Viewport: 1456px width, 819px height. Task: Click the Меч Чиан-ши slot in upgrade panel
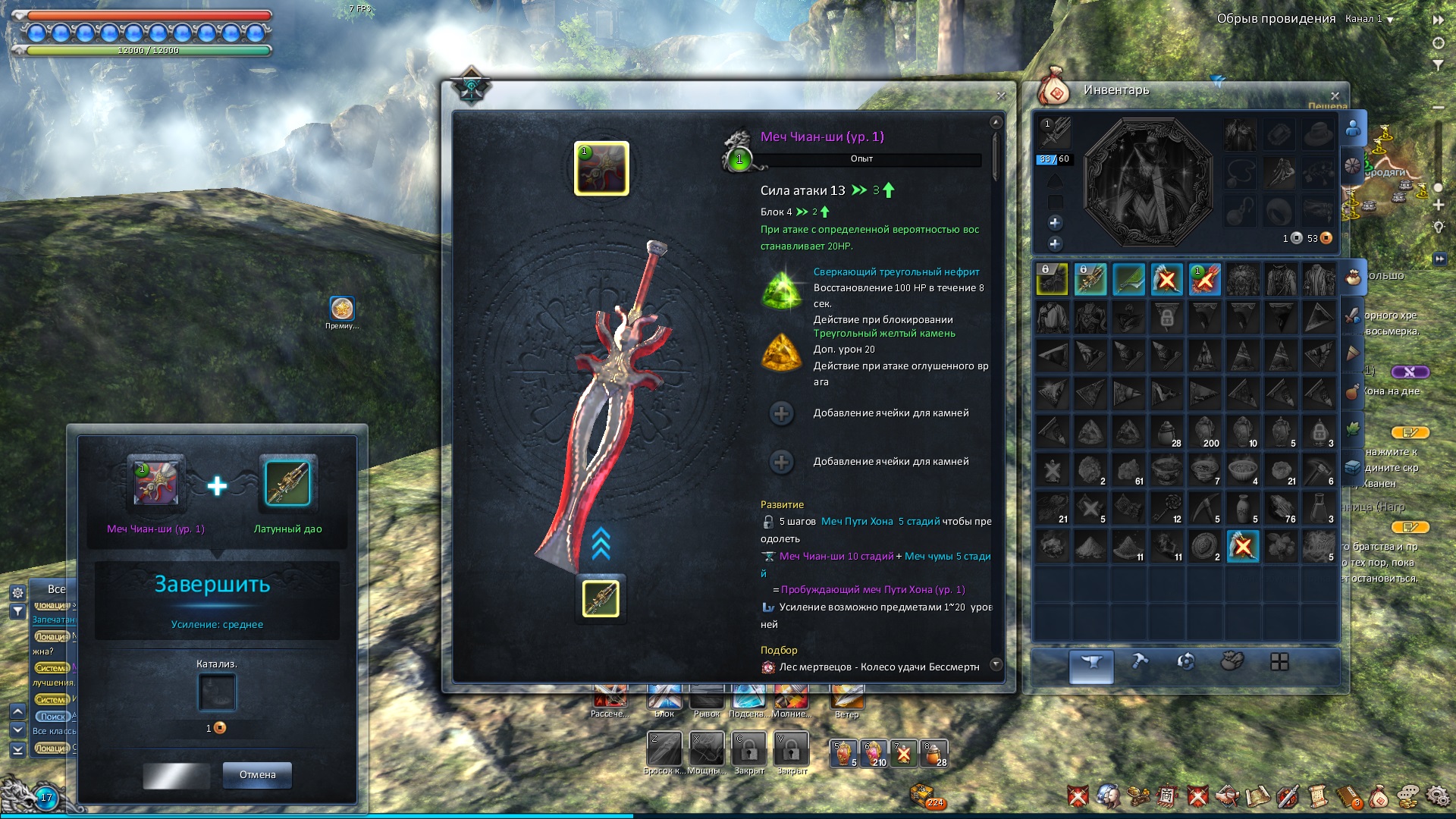click(155, 483)
